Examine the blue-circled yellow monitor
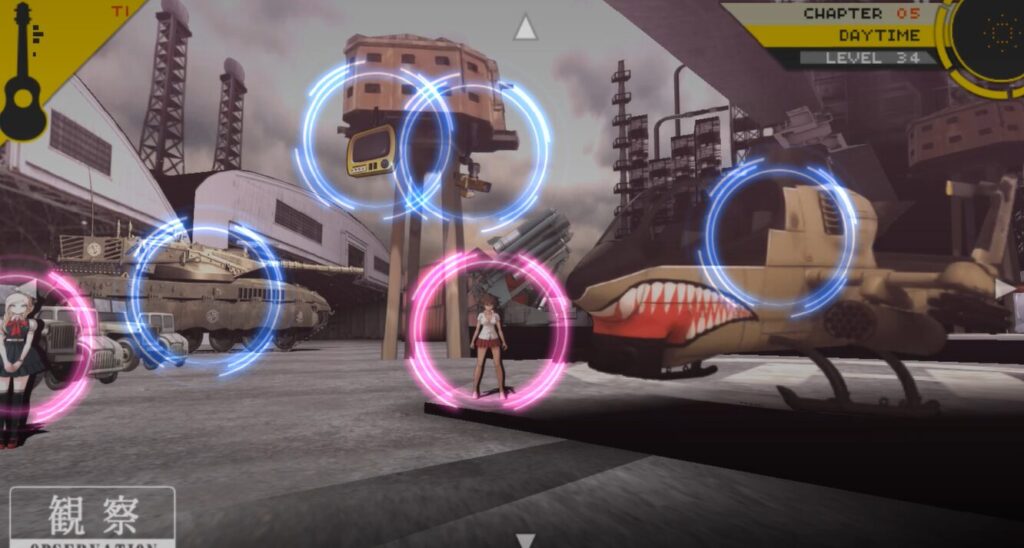 371,147
